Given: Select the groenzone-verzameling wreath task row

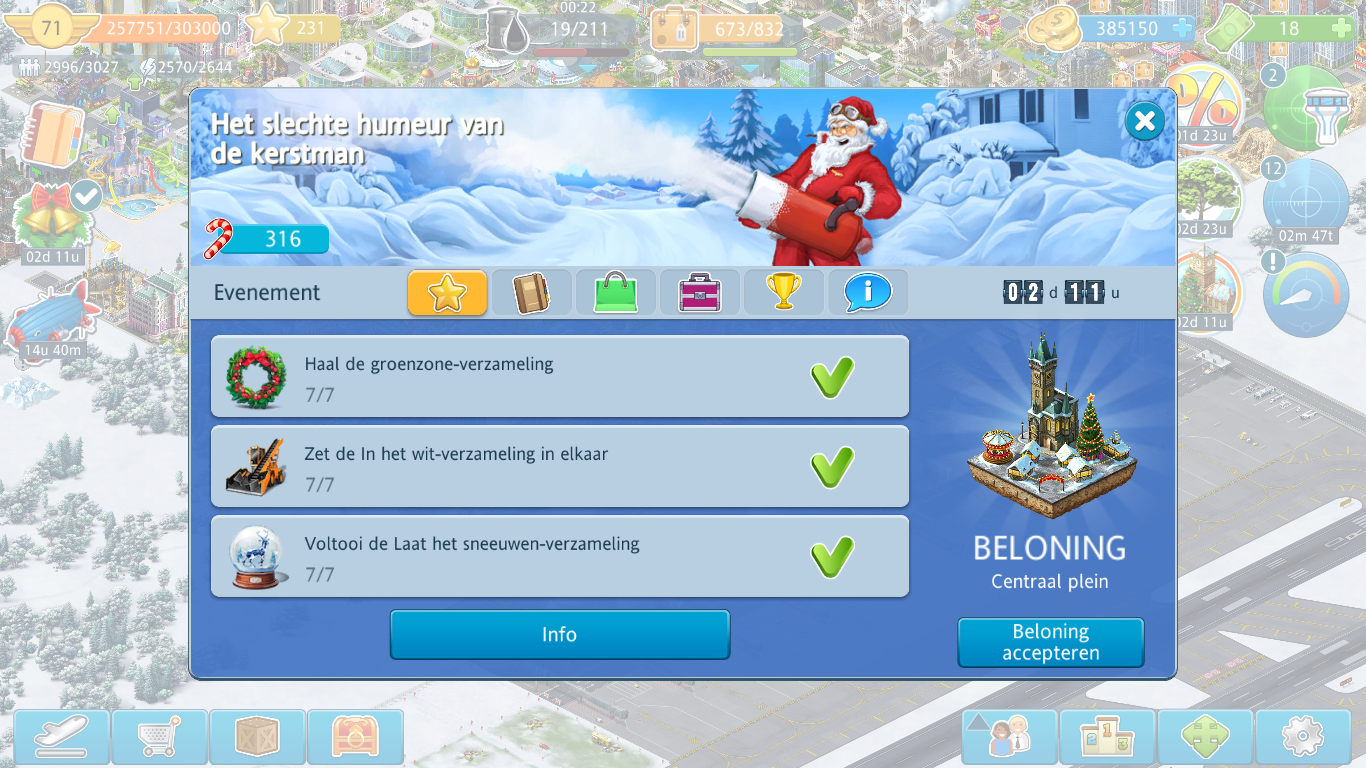Looking at the screenshot, I should (x=559, y=377).
